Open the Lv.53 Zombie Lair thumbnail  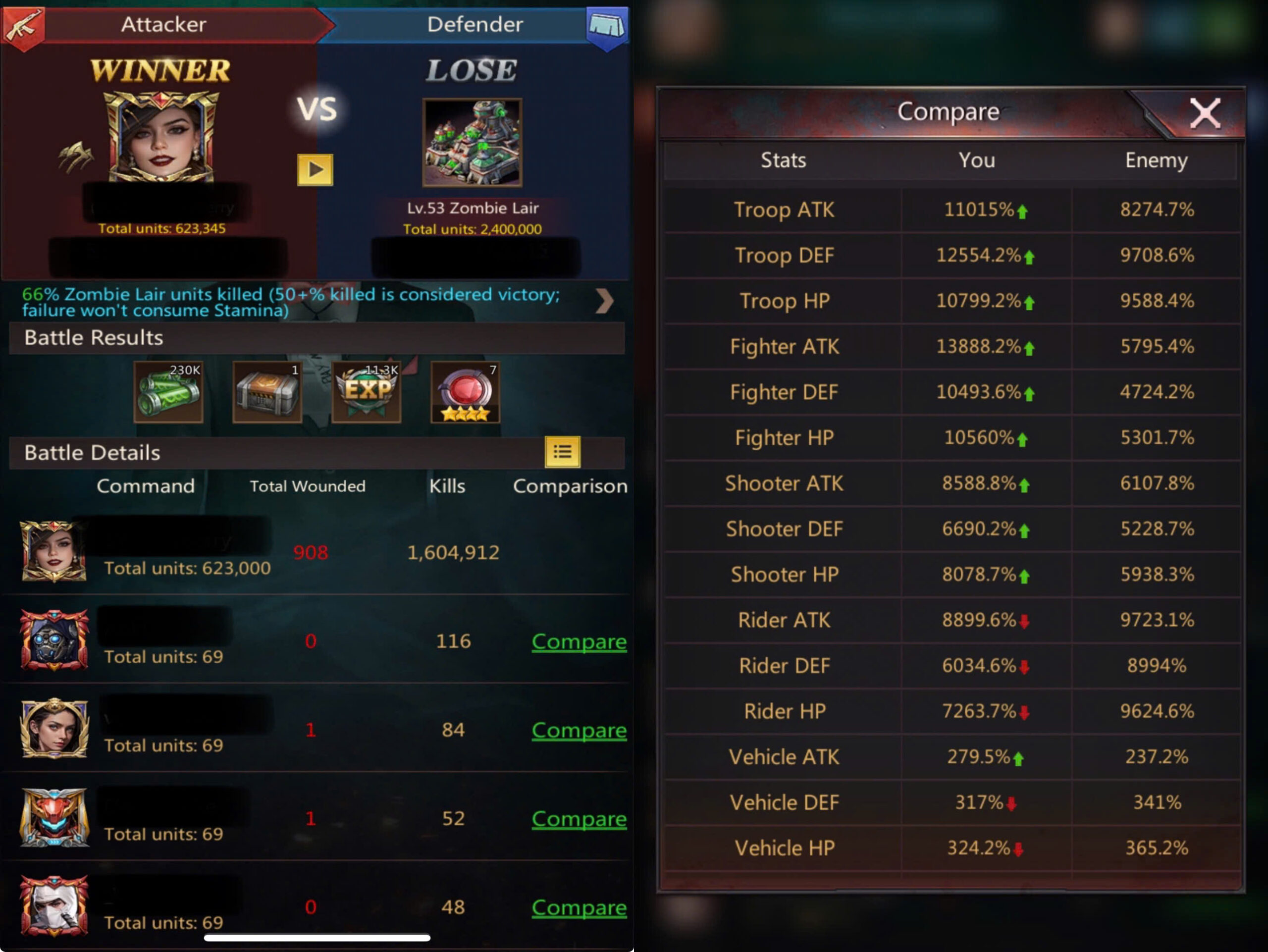[472, 143]
